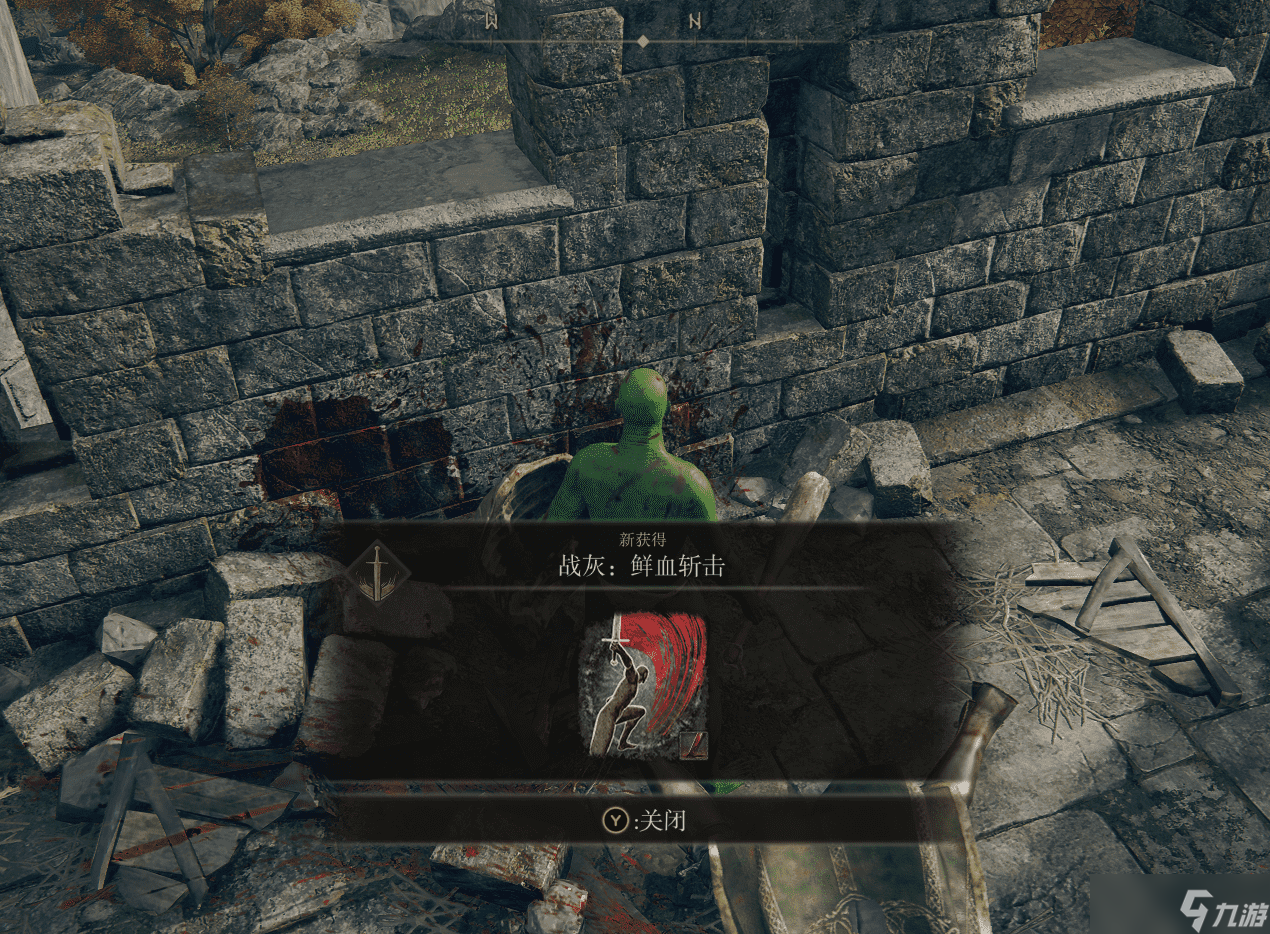Click the sword emblem icon beside the item name
Image resolution: width=1270 pixels, height=934 pixels.
pos(378,573)
